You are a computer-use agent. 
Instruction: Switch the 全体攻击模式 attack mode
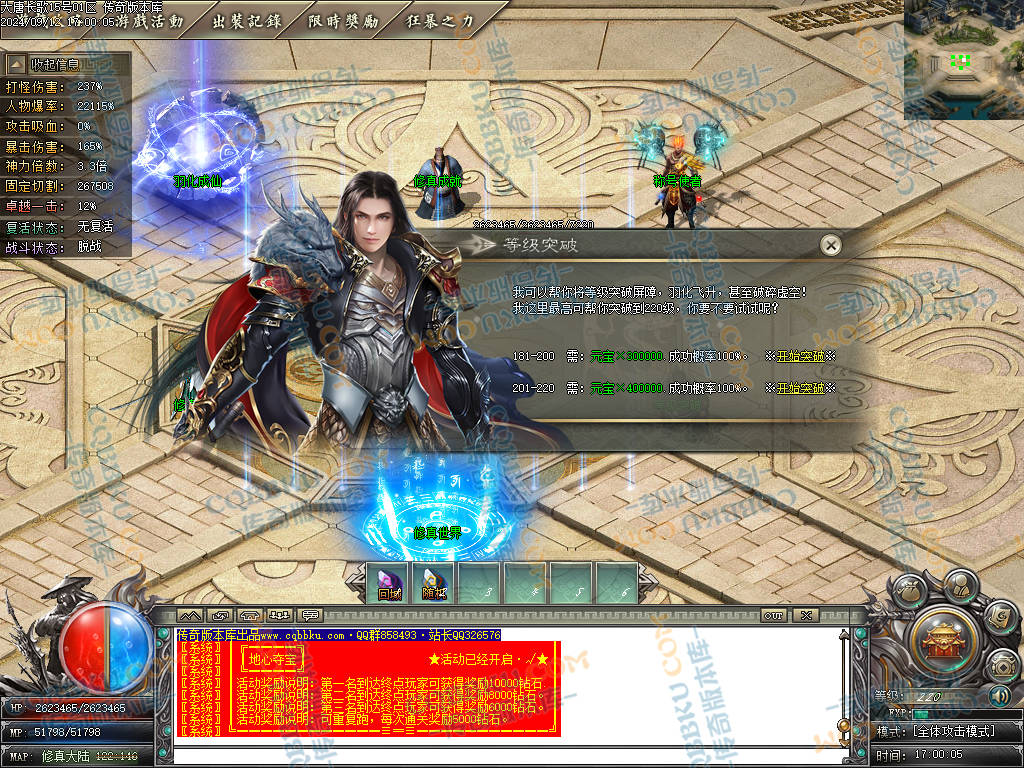(951, 731)
